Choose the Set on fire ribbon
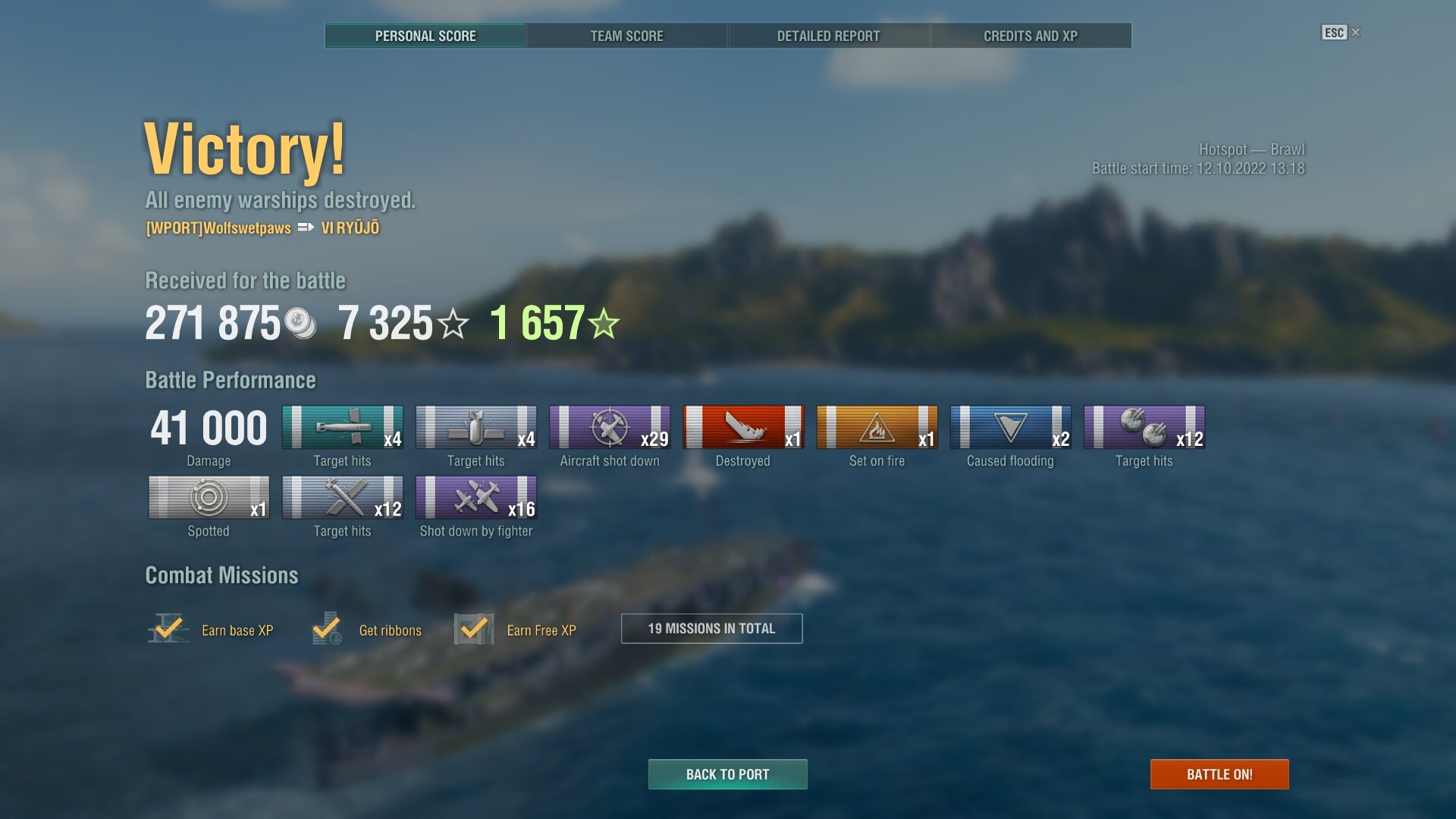The height and width of the screenshot is (819, 1456). click(877, 428)
